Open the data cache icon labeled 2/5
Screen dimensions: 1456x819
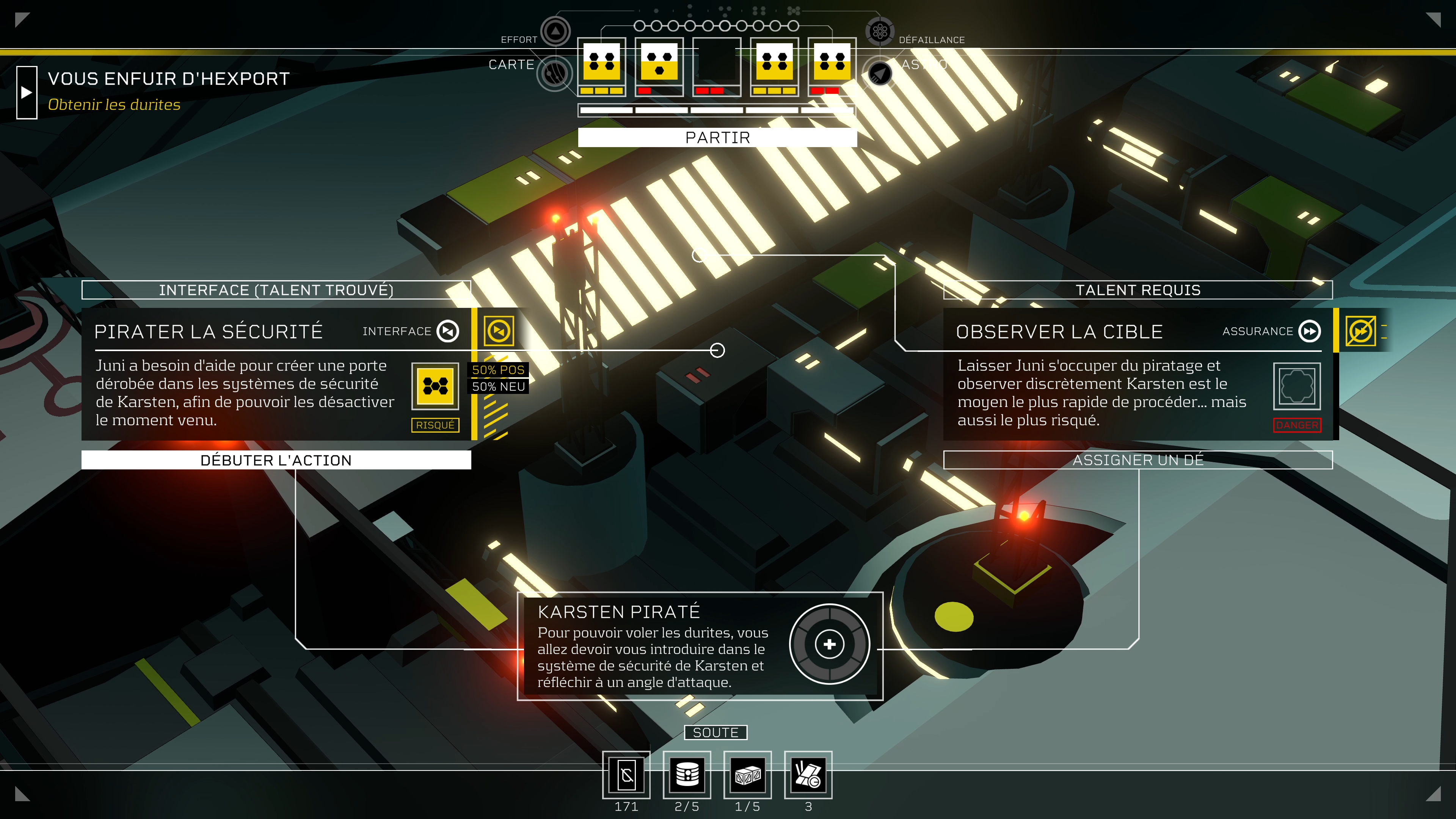tap(689, 775)
